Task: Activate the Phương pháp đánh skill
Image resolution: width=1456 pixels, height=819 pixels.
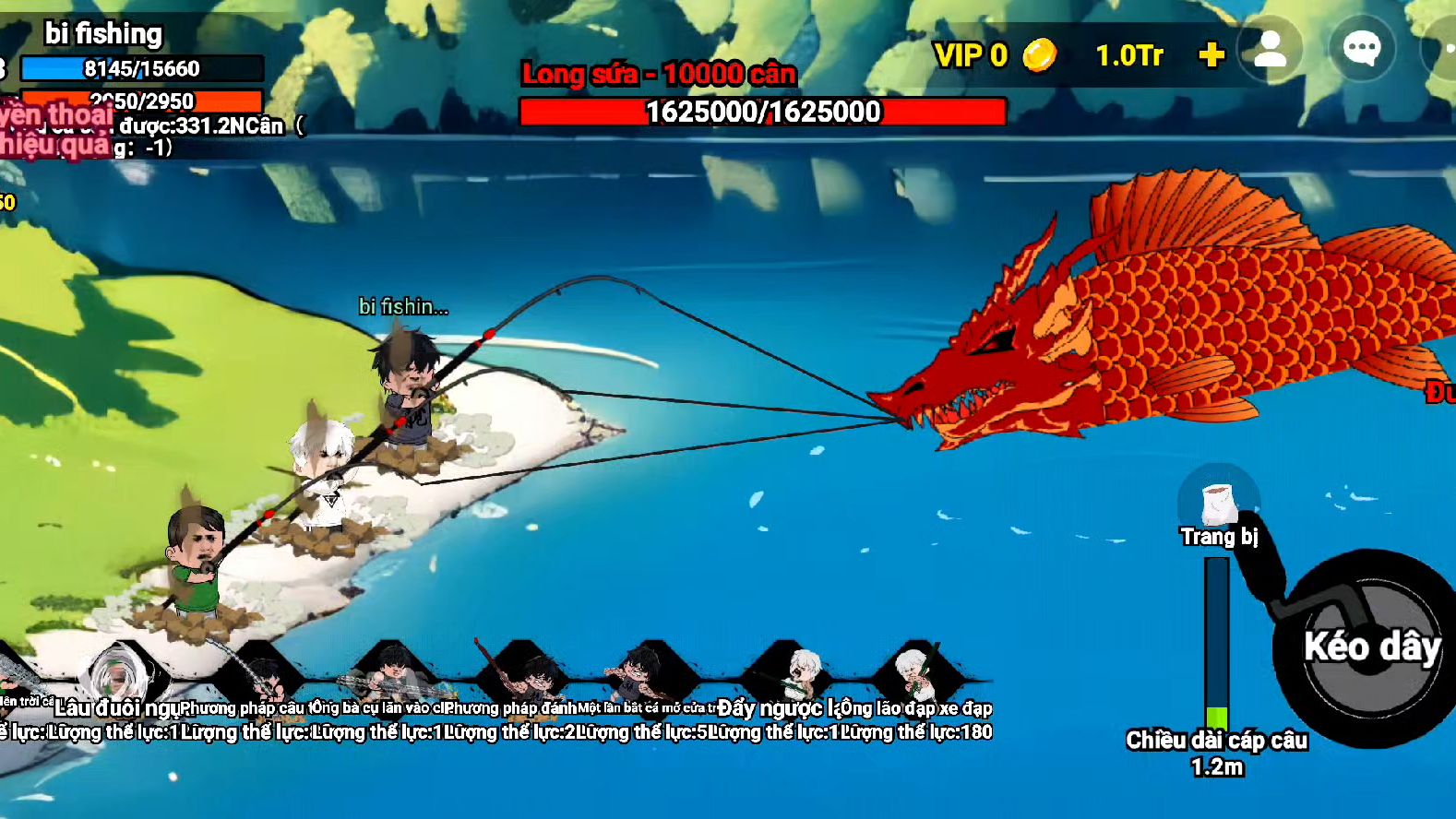Action: point(523,678)
